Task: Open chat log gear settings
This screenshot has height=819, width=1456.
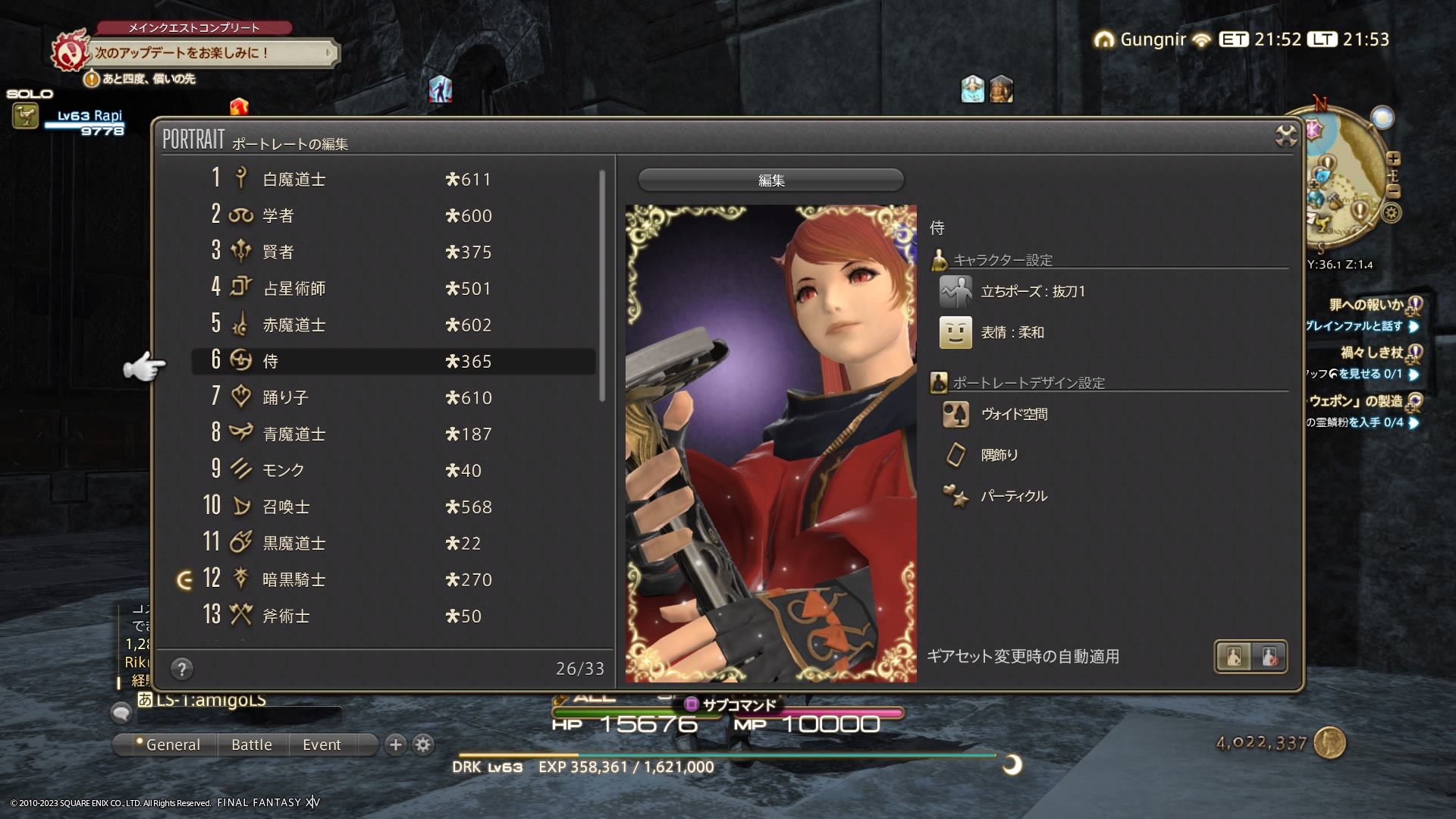Action: click(423, 745)
